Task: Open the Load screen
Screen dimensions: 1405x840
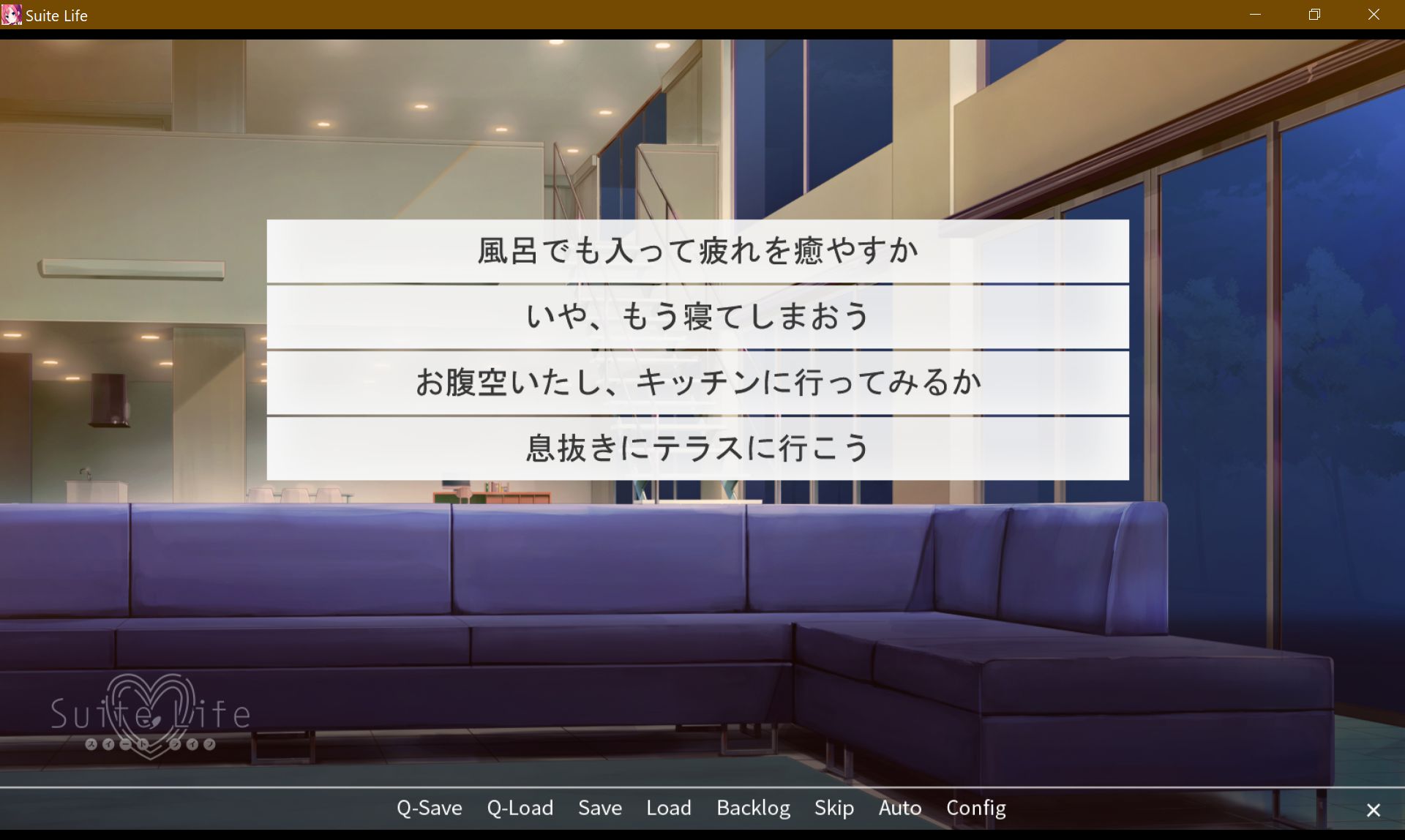Action: 668,808
